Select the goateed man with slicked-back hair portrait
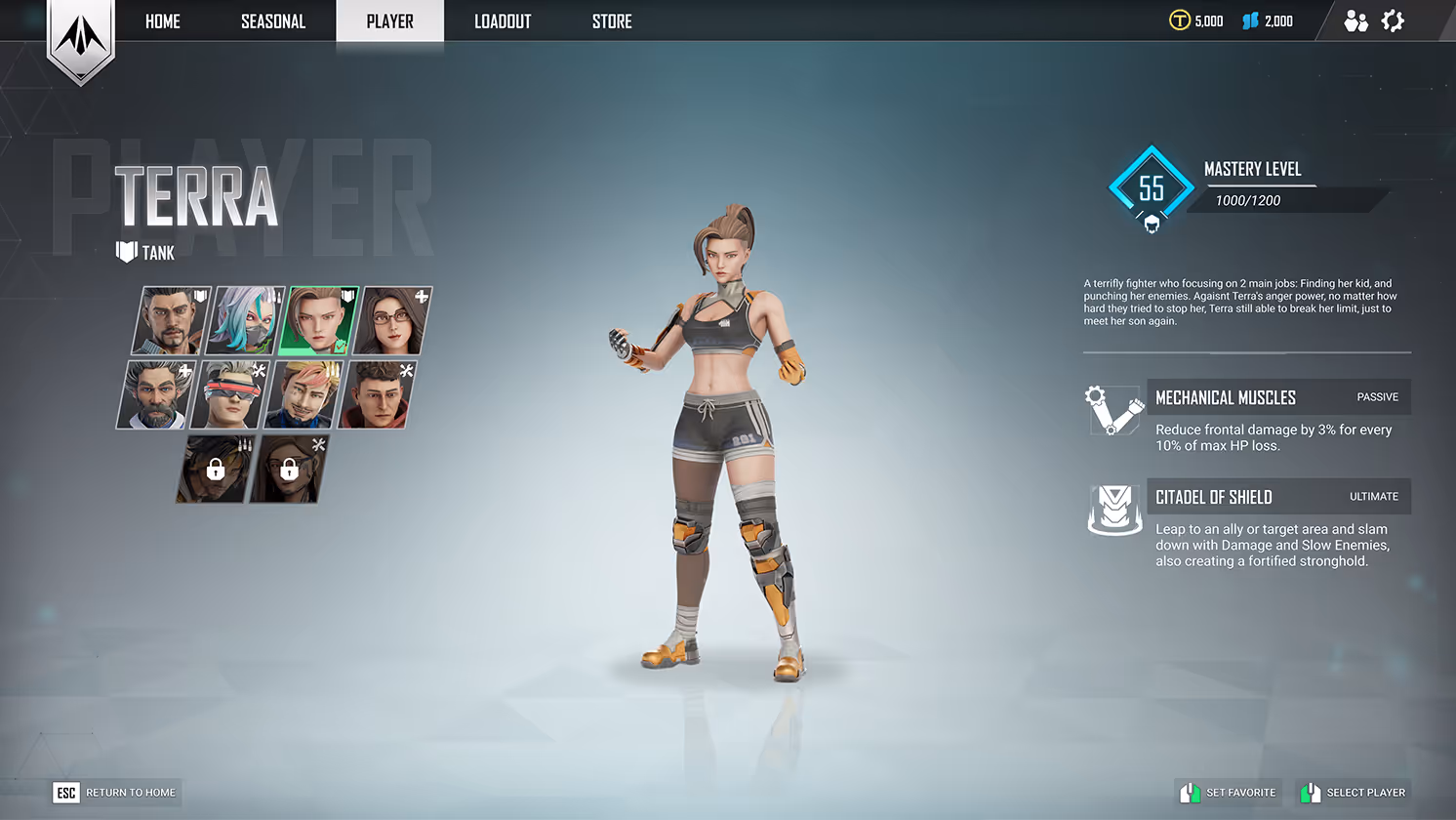The height and width of the screenshot is (820, 1456). pos(172,320)
